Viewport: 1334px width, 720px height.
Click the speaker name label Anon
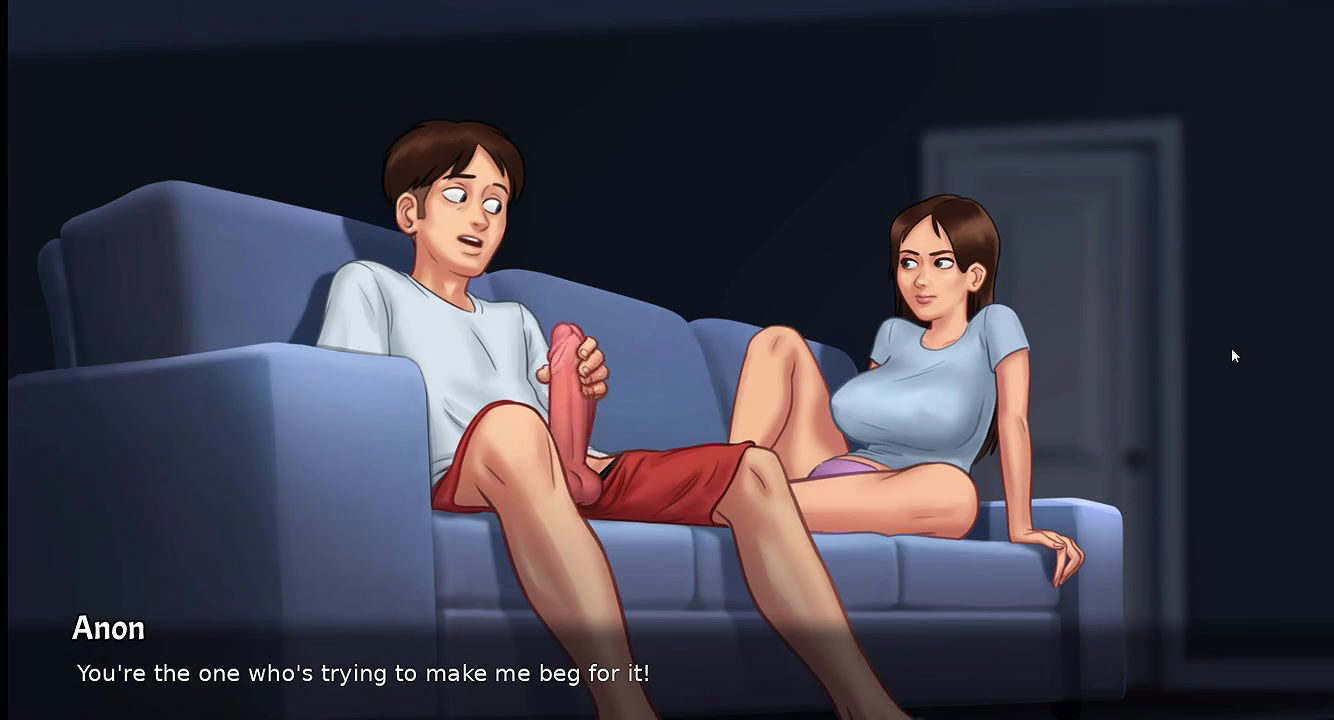108,629
